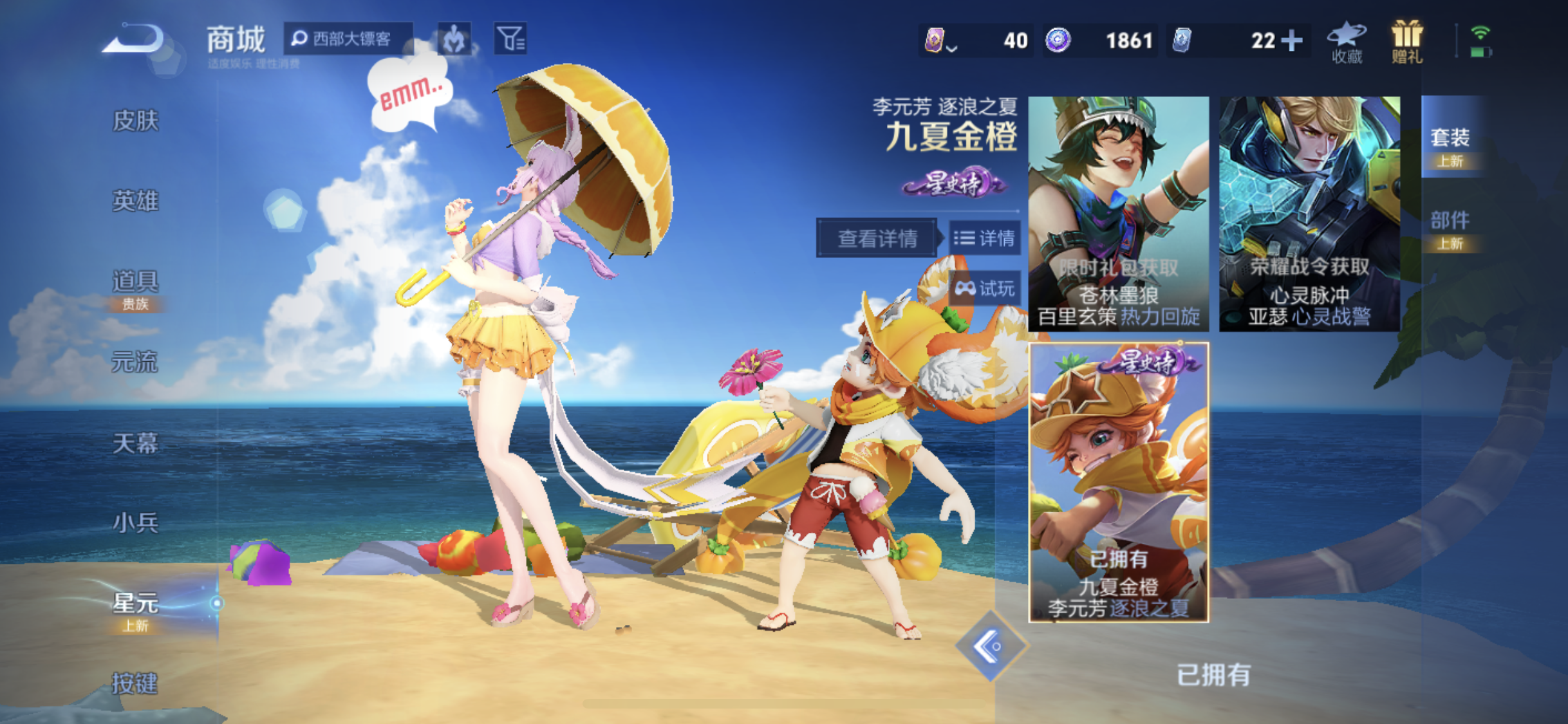
Task: Open the 赠礼 gift menu
Action: tap(1406, 42)
